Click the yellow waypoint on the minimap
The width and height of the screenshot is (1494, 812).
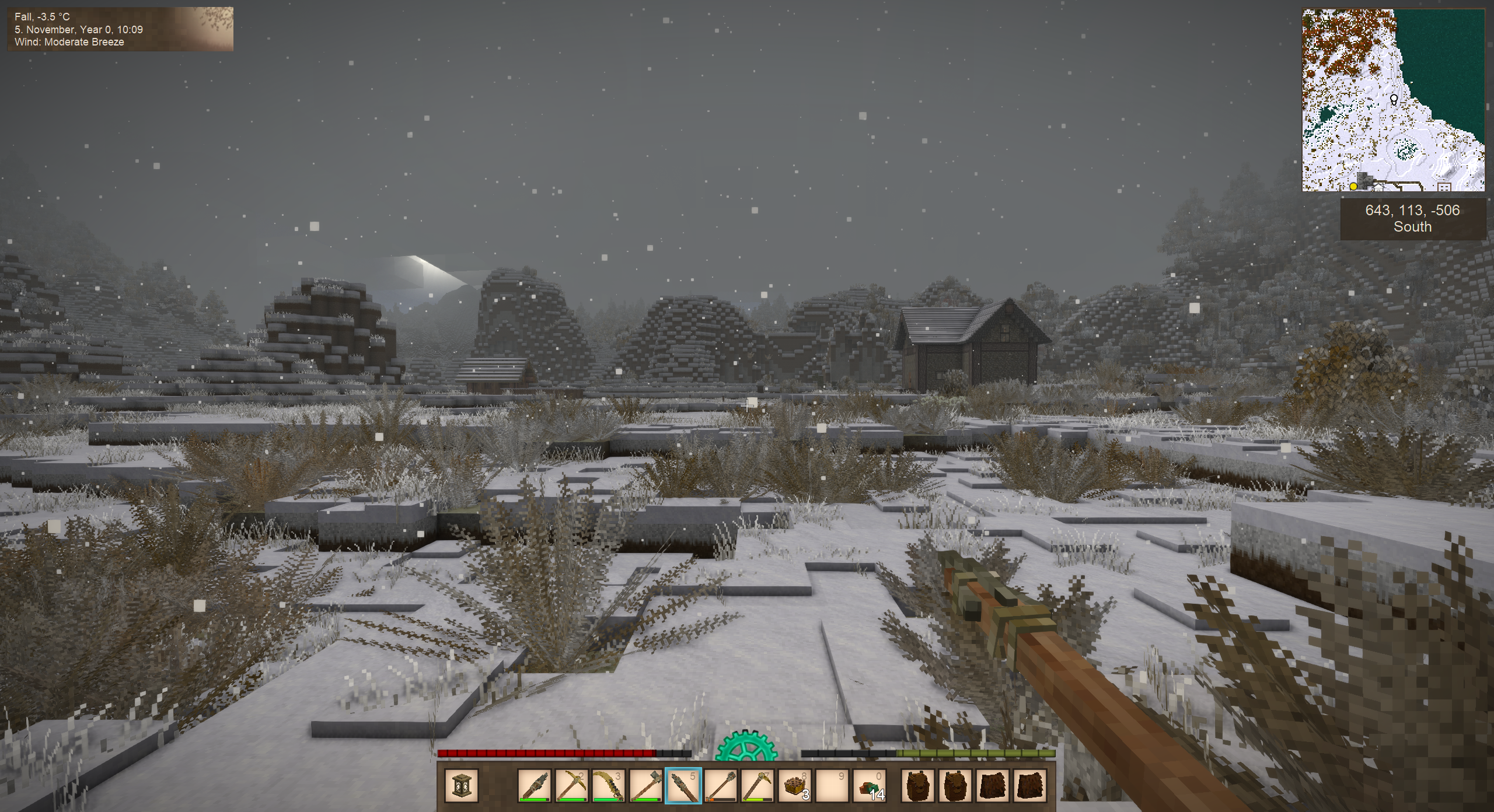1353,187
